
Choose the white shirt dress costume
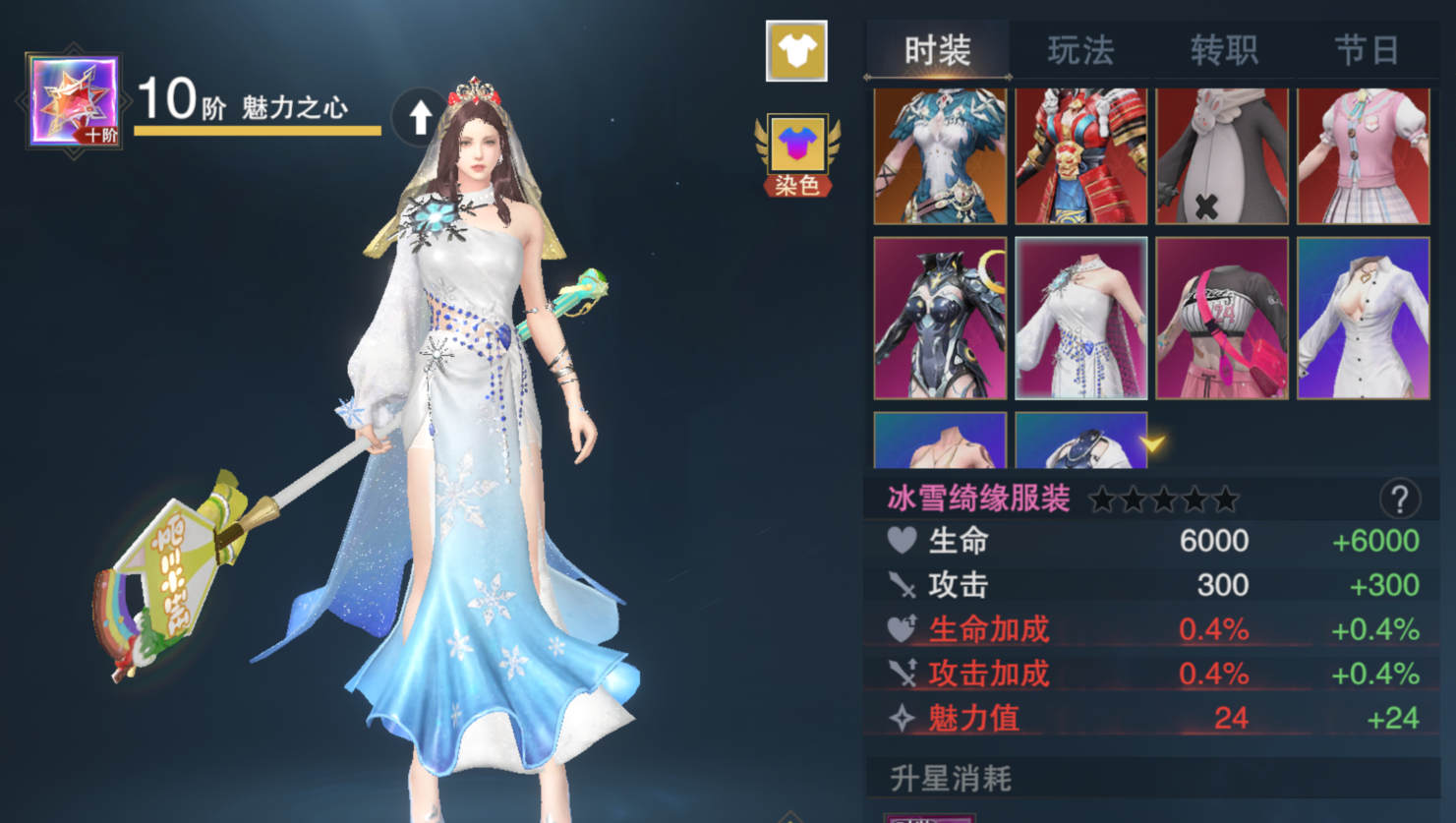[1364, 318]
